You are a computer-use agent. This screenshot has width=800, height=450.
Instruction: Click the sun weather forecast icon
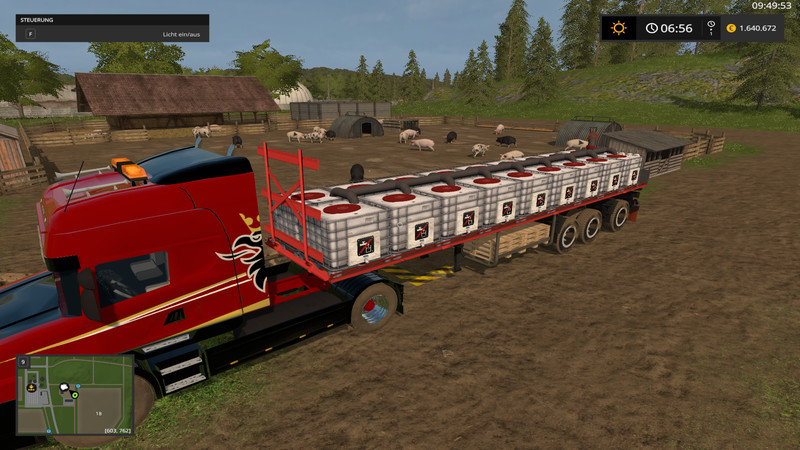coord(619,28)
